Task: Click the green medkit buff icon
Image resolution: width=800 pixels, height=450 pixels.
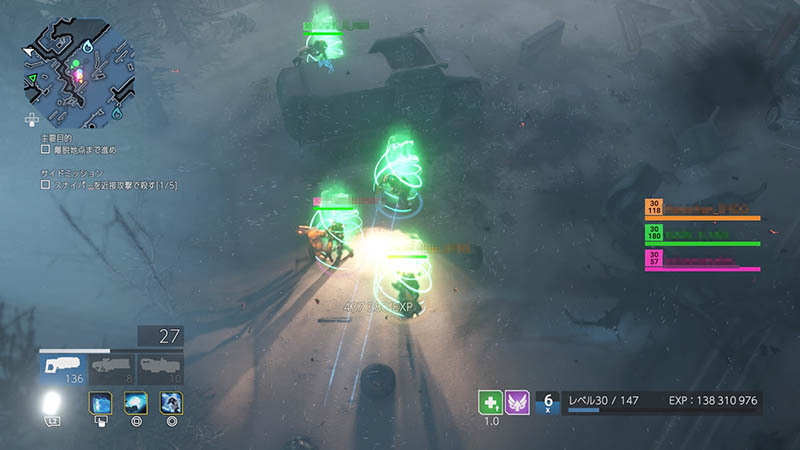Action: click(490, 401)
